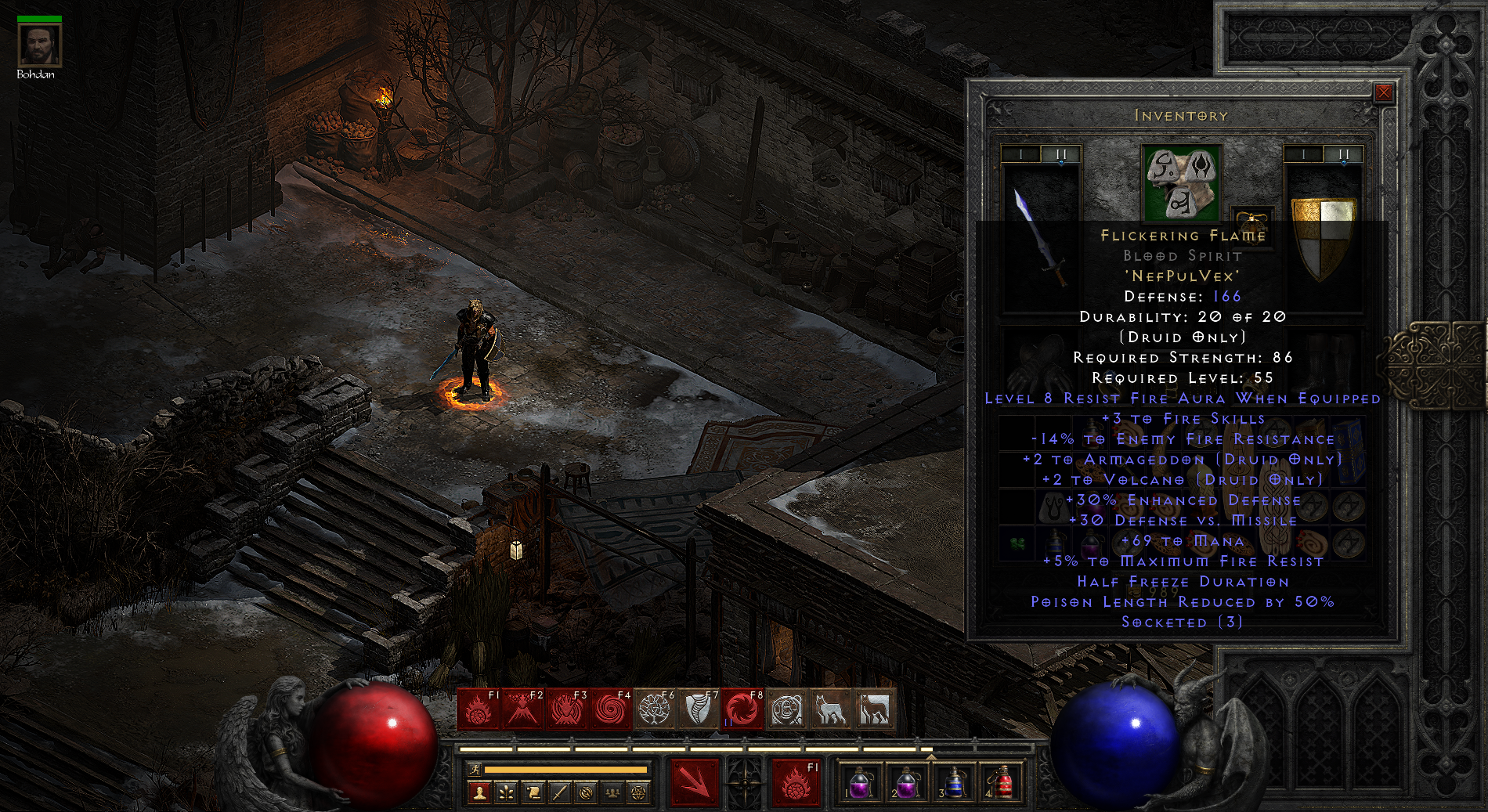Close the Inventory panel
Screen dimensions: 1488x812
1384,93
